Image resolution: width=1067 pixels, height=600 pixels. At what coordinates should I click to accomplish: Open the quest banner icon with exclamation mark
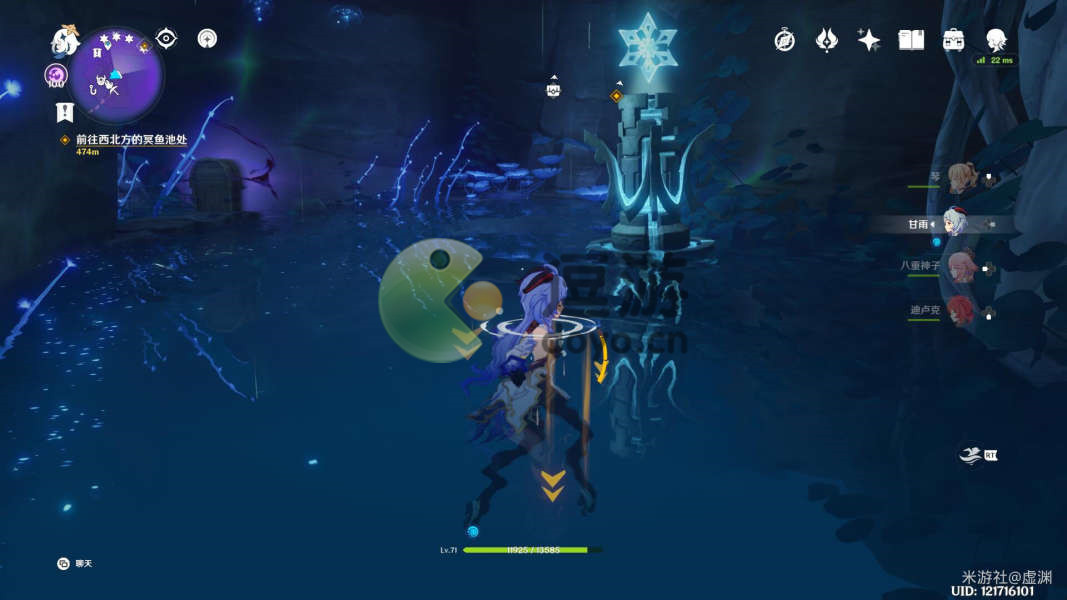[x=65, y=112]
